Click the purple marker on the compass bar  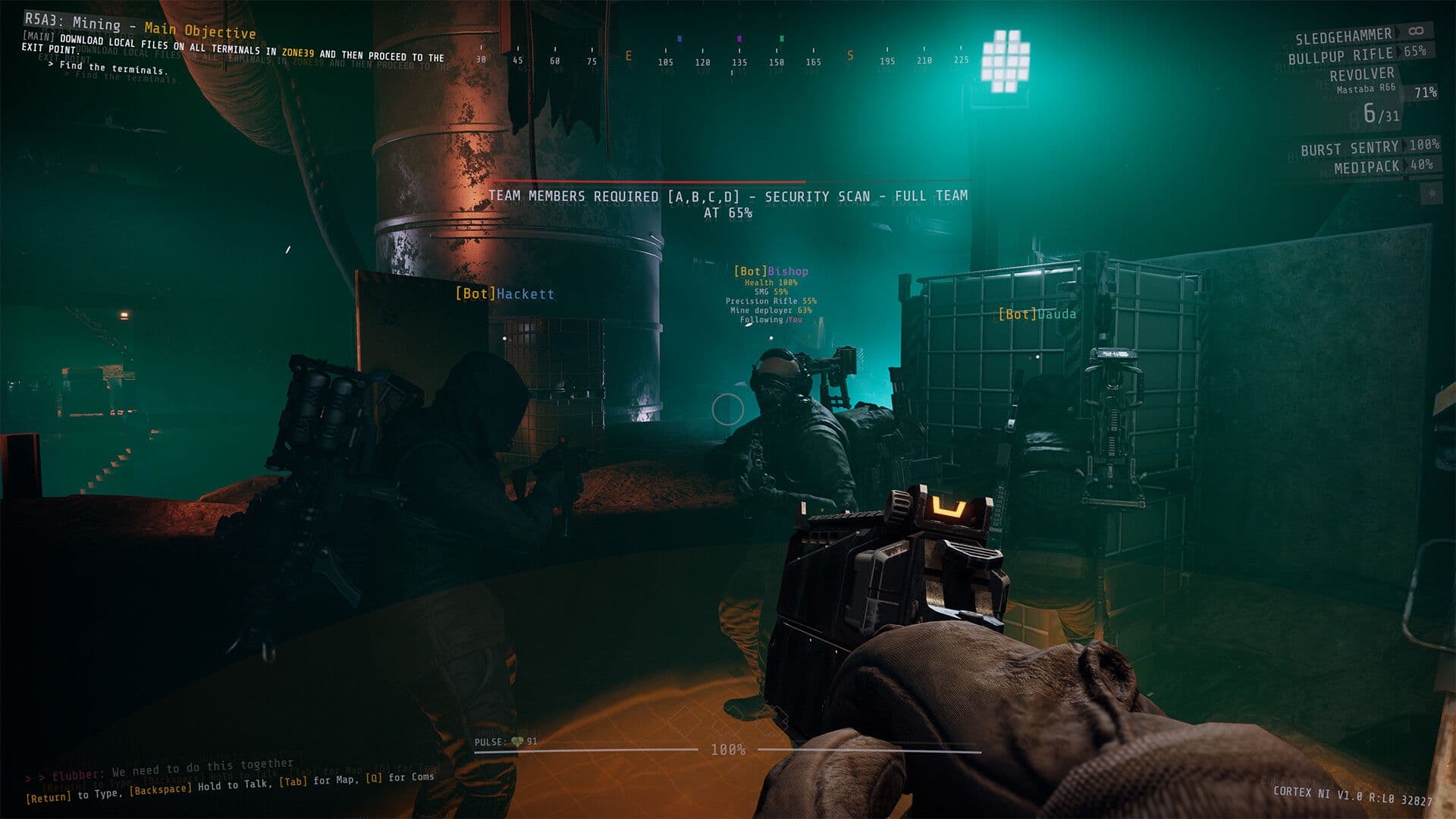point(739,38)
